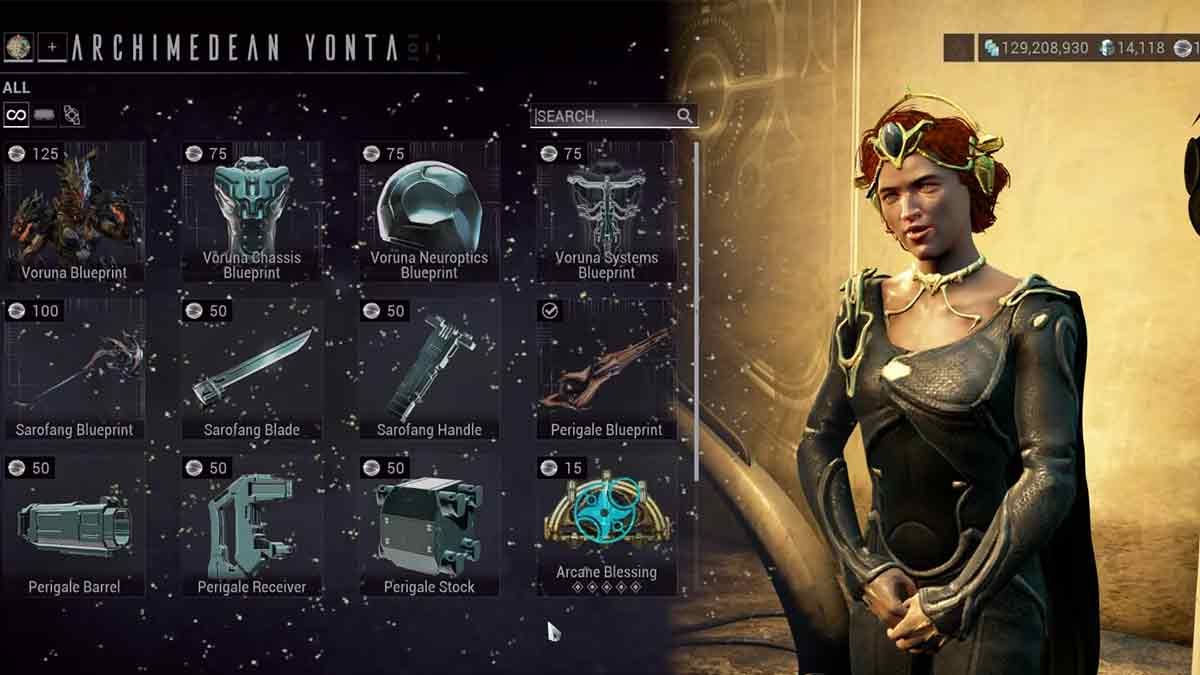Open the Perigale Blueprint offering

click(x=606, y=370)
